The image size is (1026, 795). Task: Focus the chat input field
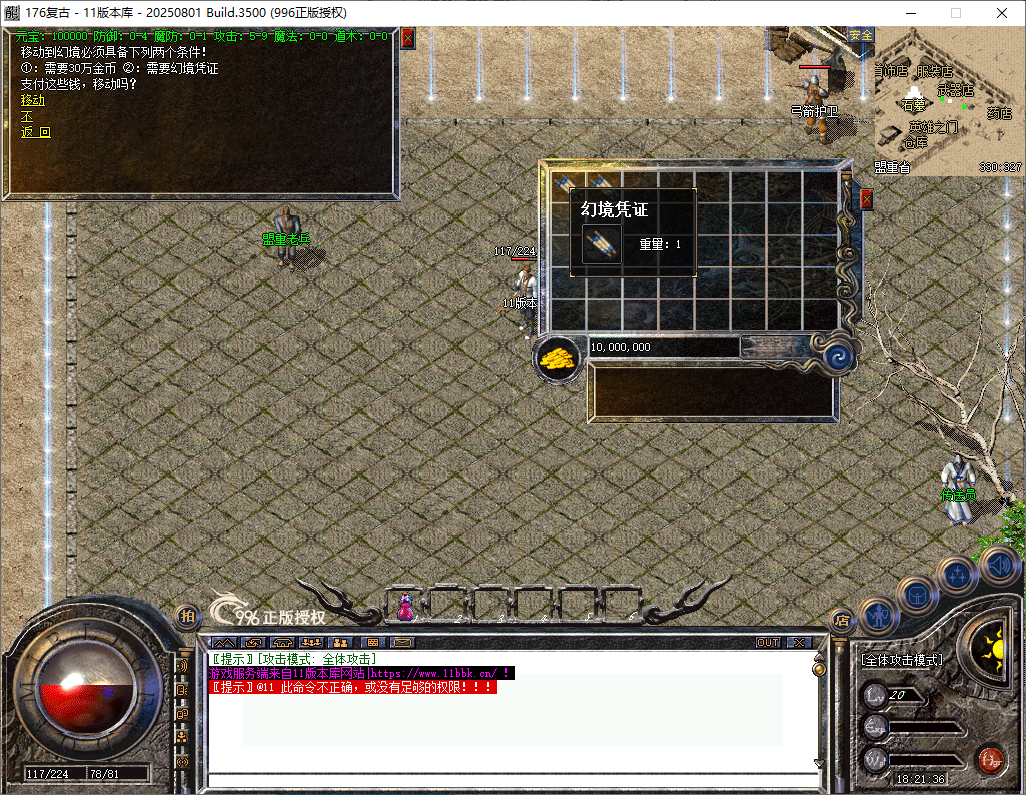coord(510,781)
